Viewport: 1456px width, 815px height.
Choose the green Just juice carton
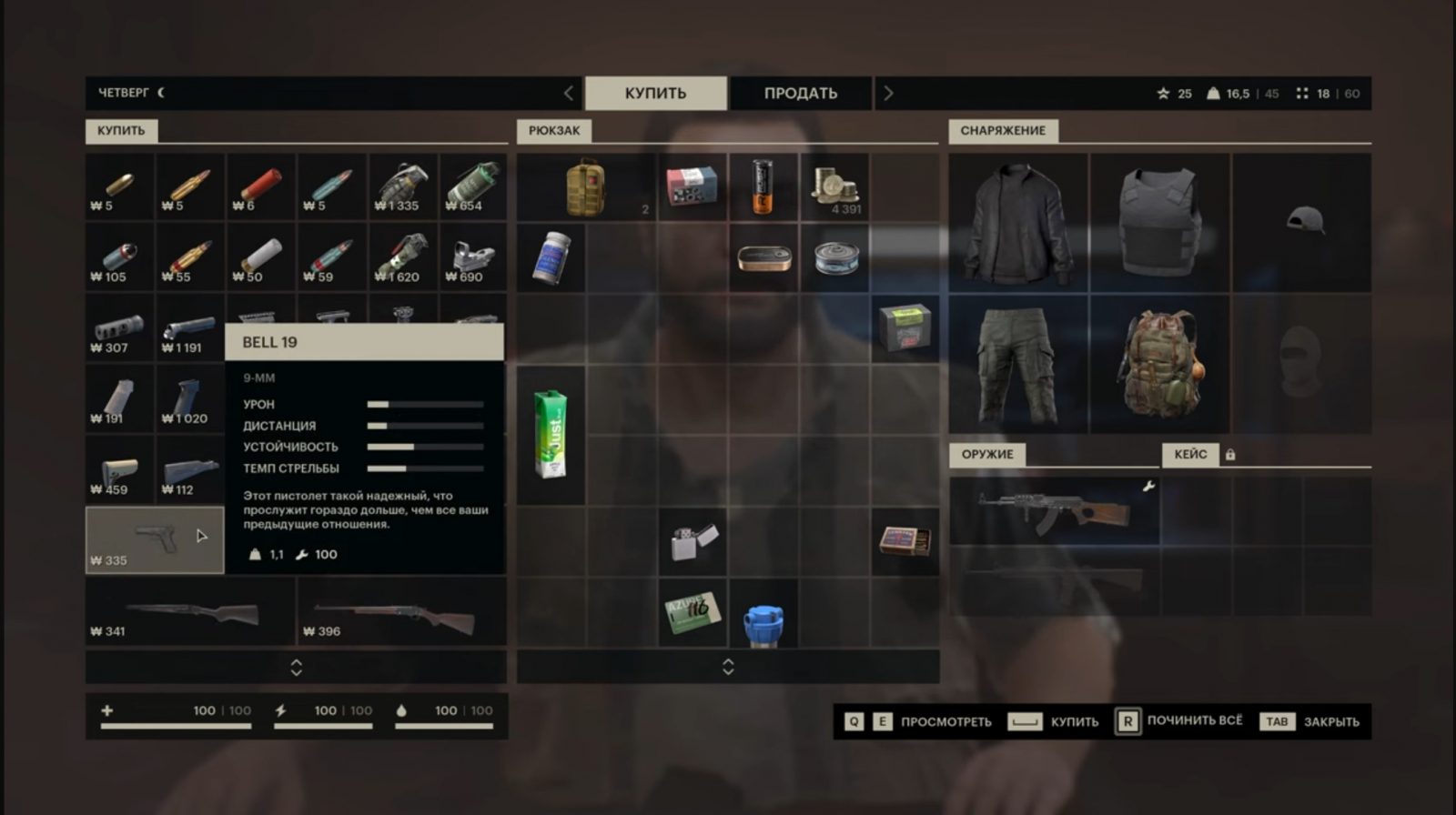551,435
